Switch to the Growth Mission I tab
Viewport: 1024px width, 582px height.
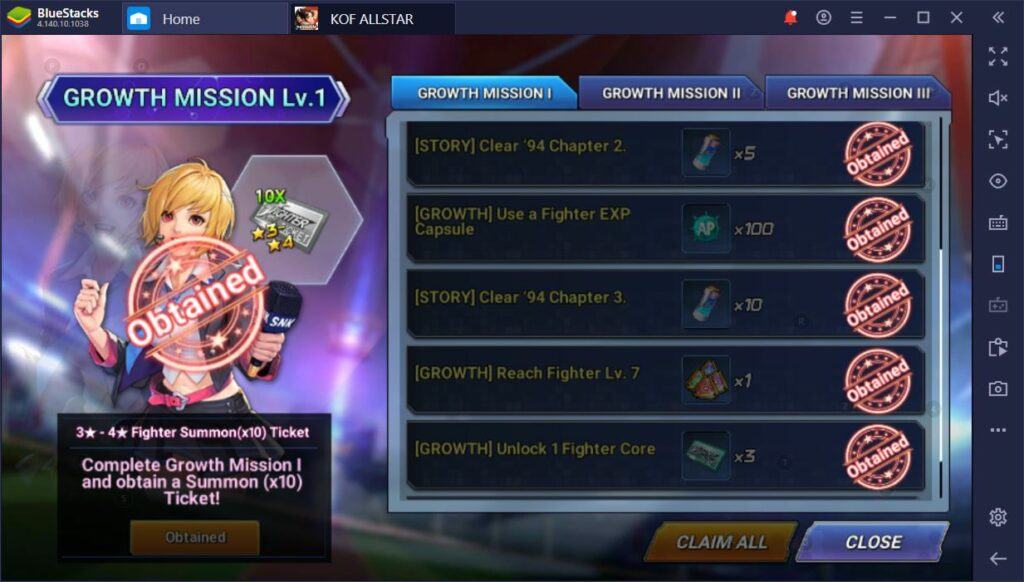[484, 93]
